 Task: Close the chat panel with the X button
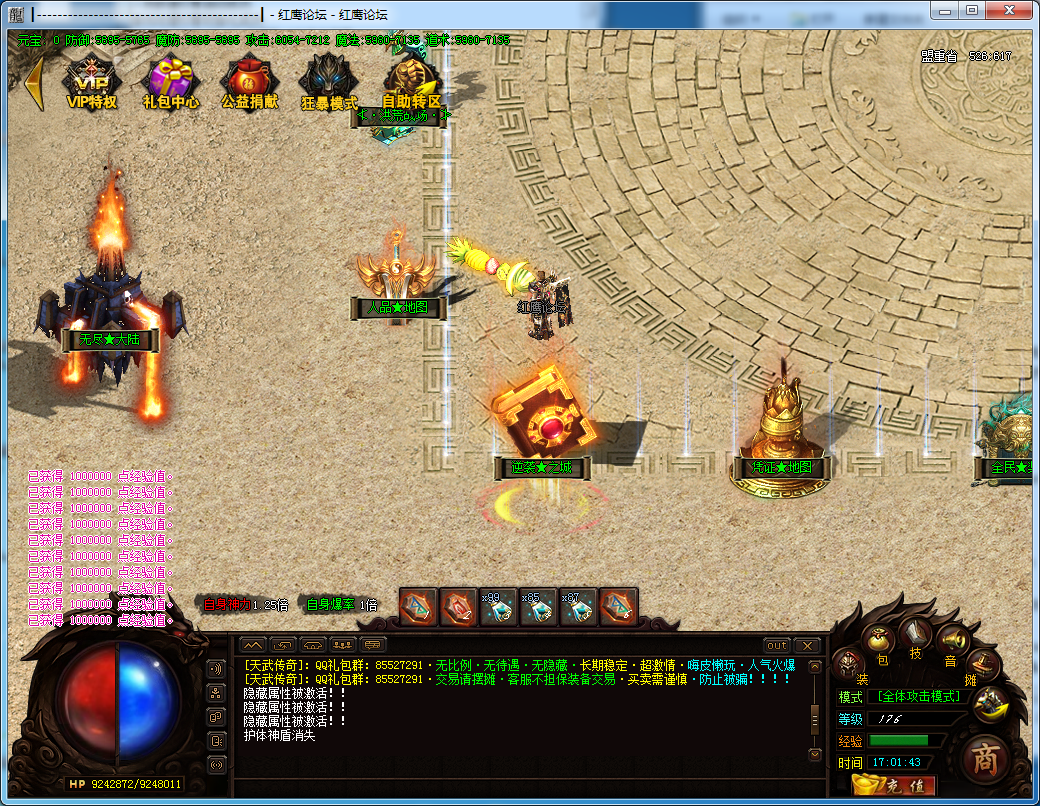[x=806, y=645]
